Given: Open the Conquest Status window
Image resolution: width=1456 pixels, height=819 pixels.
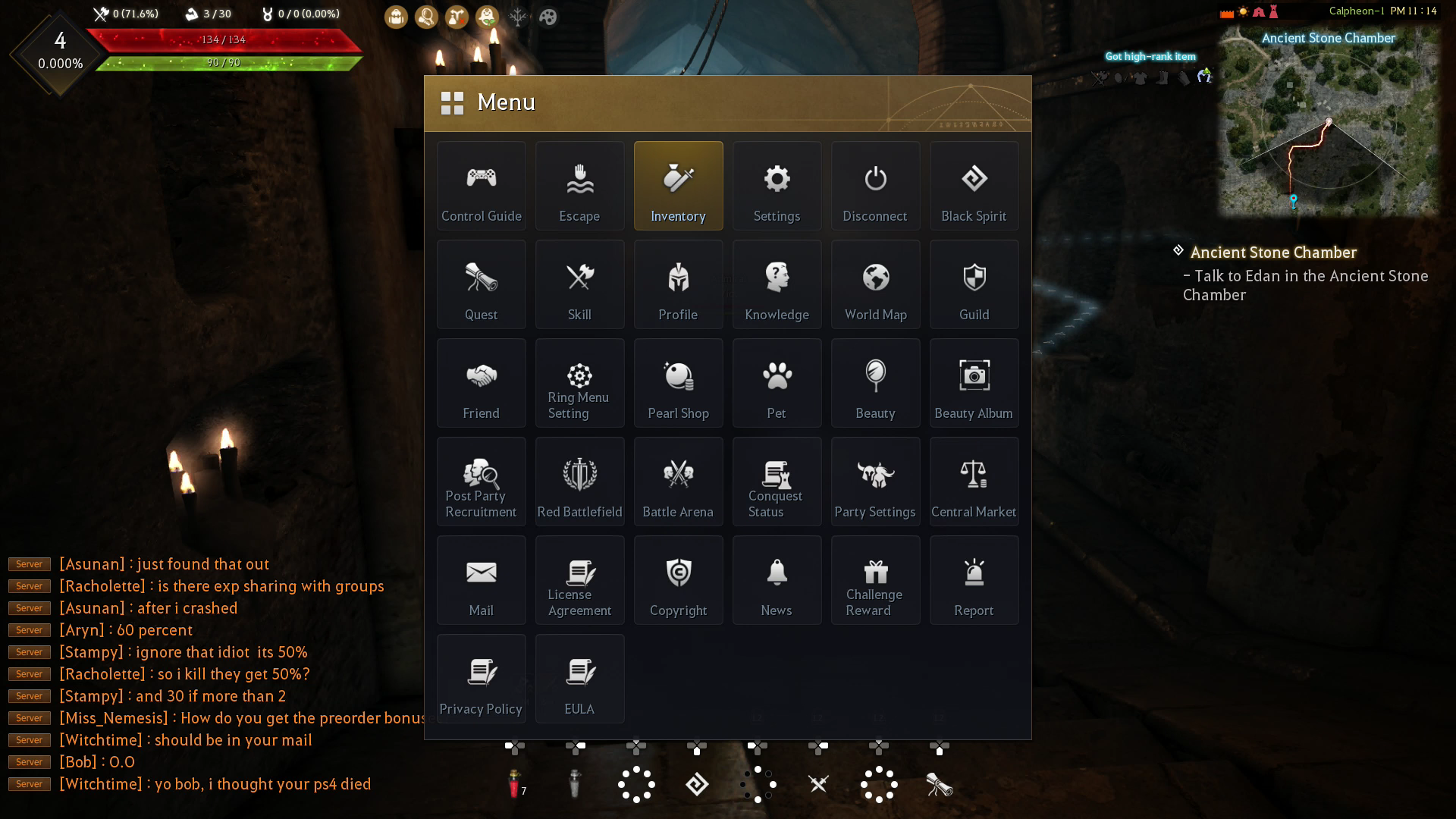Looking at the screenshot, I should pyautogui.click(x=777, y=482).
